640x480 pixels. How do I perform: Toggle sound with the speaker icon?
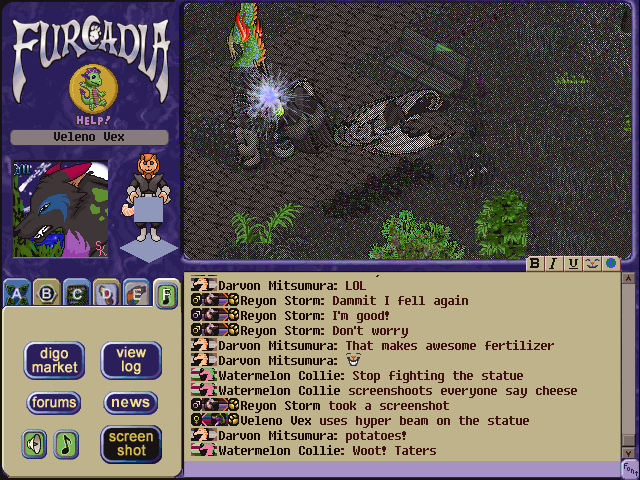pos(35,443)
